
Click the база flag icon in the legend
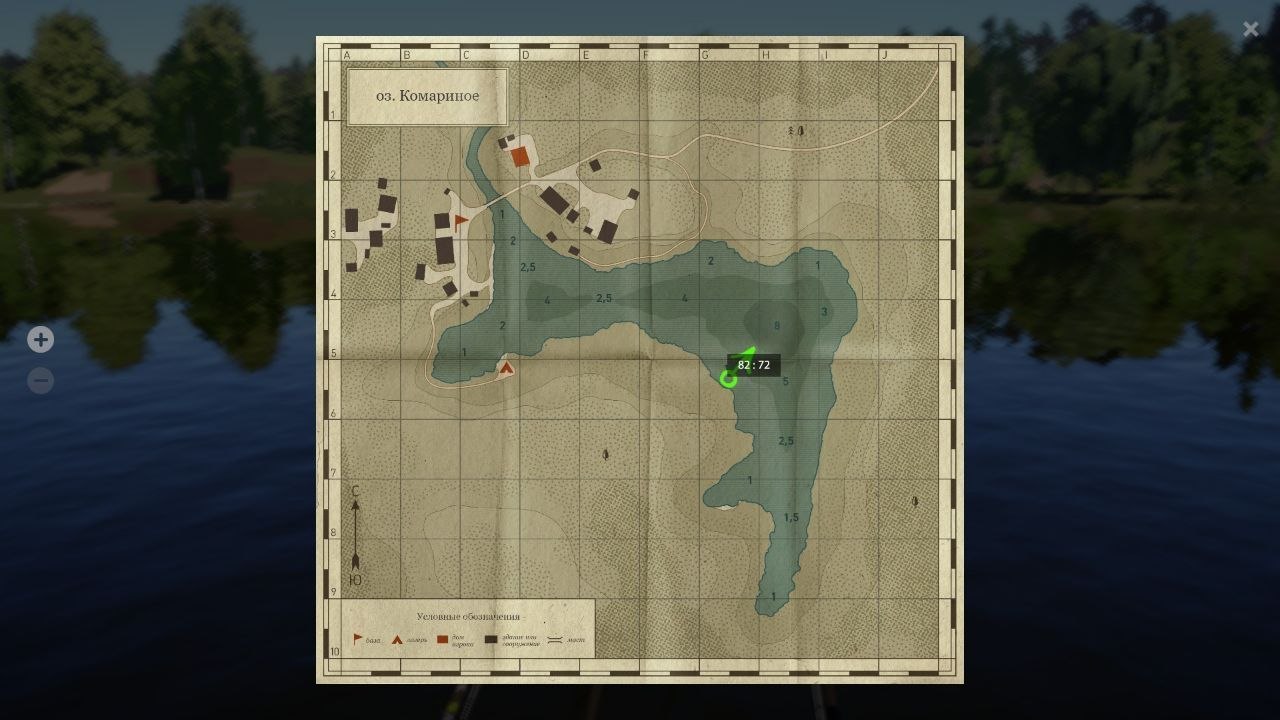point(356,638)
